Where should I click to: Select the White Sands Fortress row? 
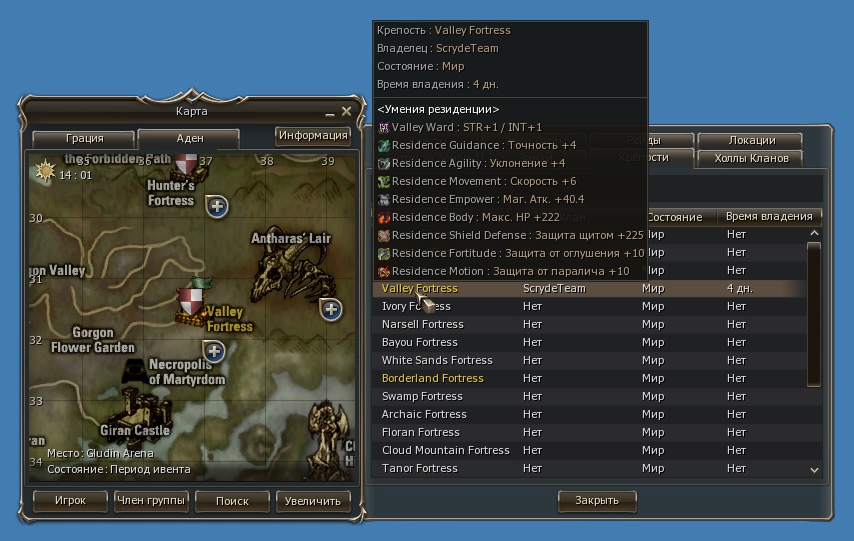(x=437, y=360)
